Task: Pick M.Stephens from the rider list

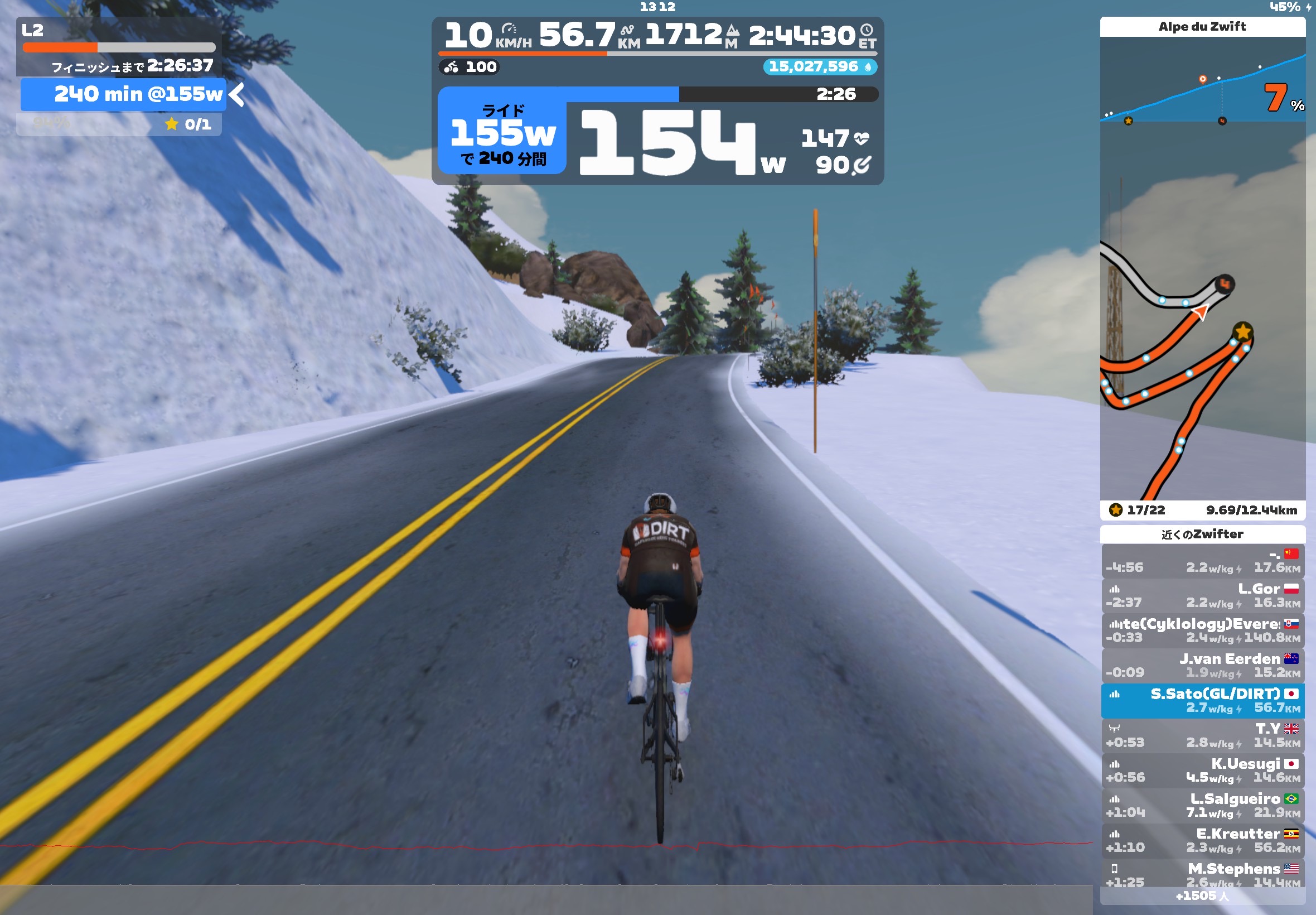Action: 1202,874
